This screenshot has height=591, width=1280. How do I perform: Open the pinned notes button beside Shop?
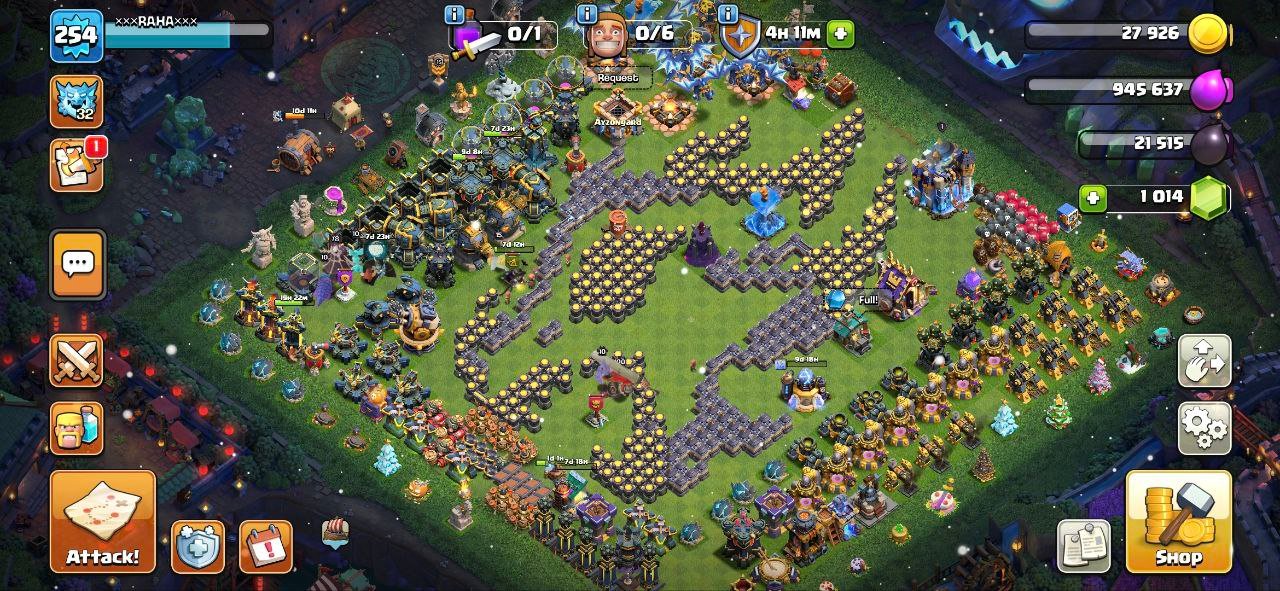click(1084, 546)
